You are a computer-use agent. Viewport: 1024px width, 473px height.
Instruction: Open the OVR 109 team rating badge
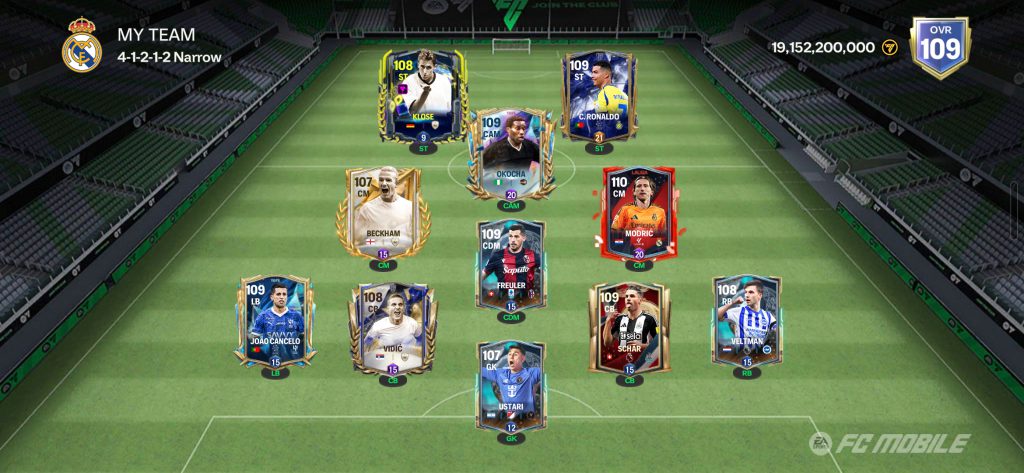click(x=940, y=47)
